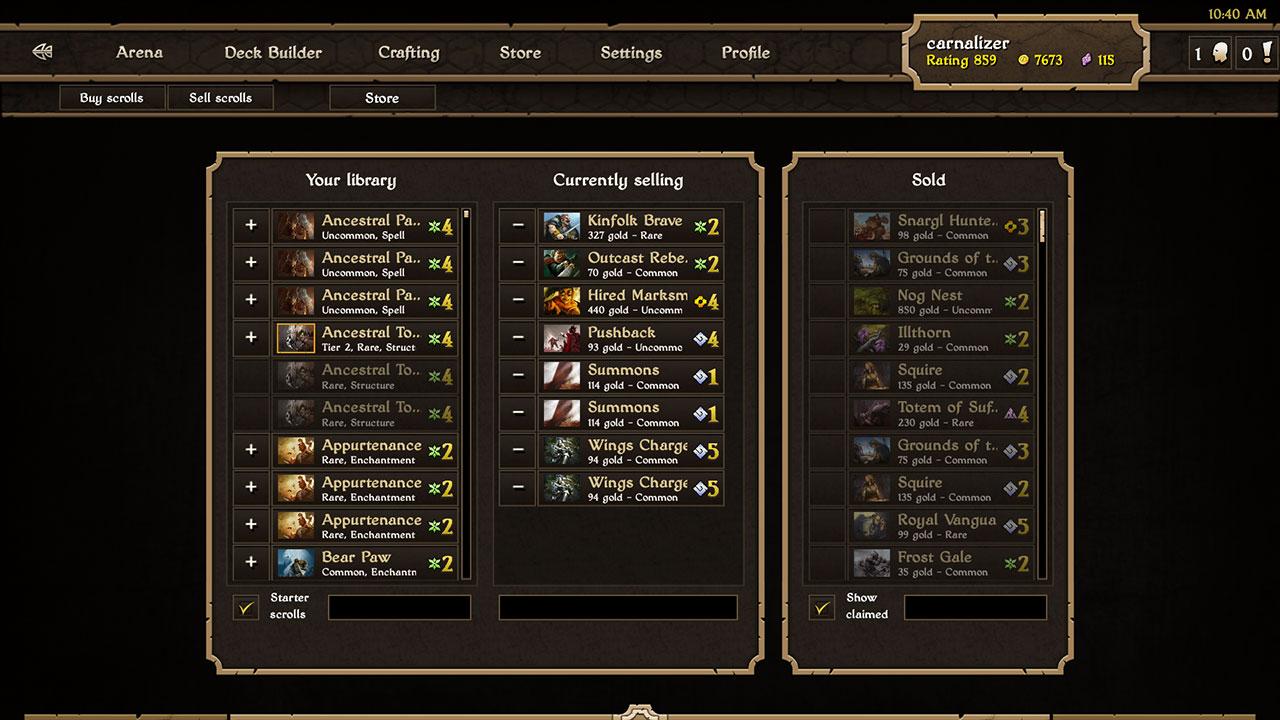Switch to the Buy scrolls tab
Image resolution: width=1280 pixels, height=720 pixels.
pyautogui.click(x=111, y=97)
